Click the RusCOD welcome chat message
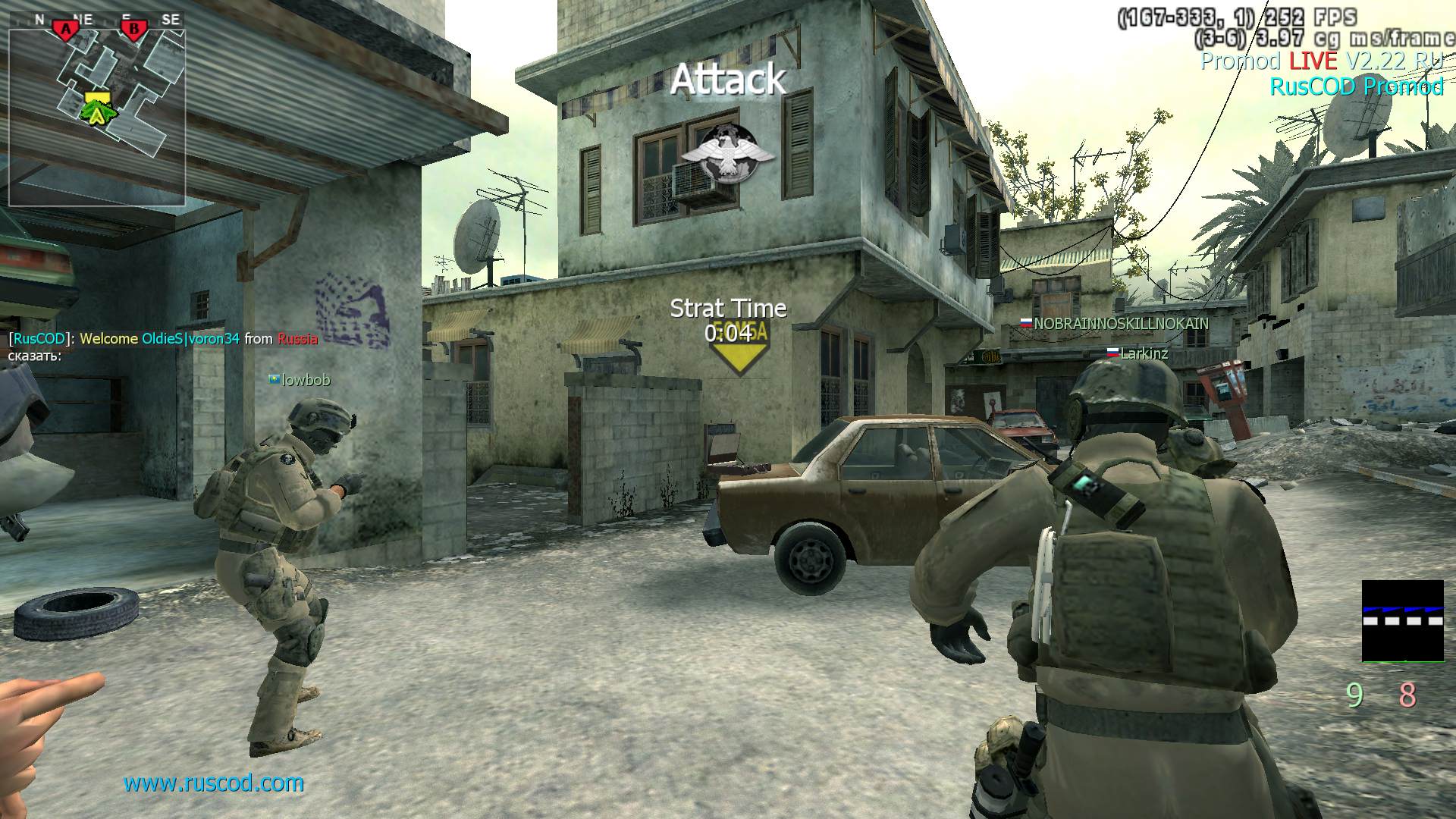1456x819 pixels. 163,339
